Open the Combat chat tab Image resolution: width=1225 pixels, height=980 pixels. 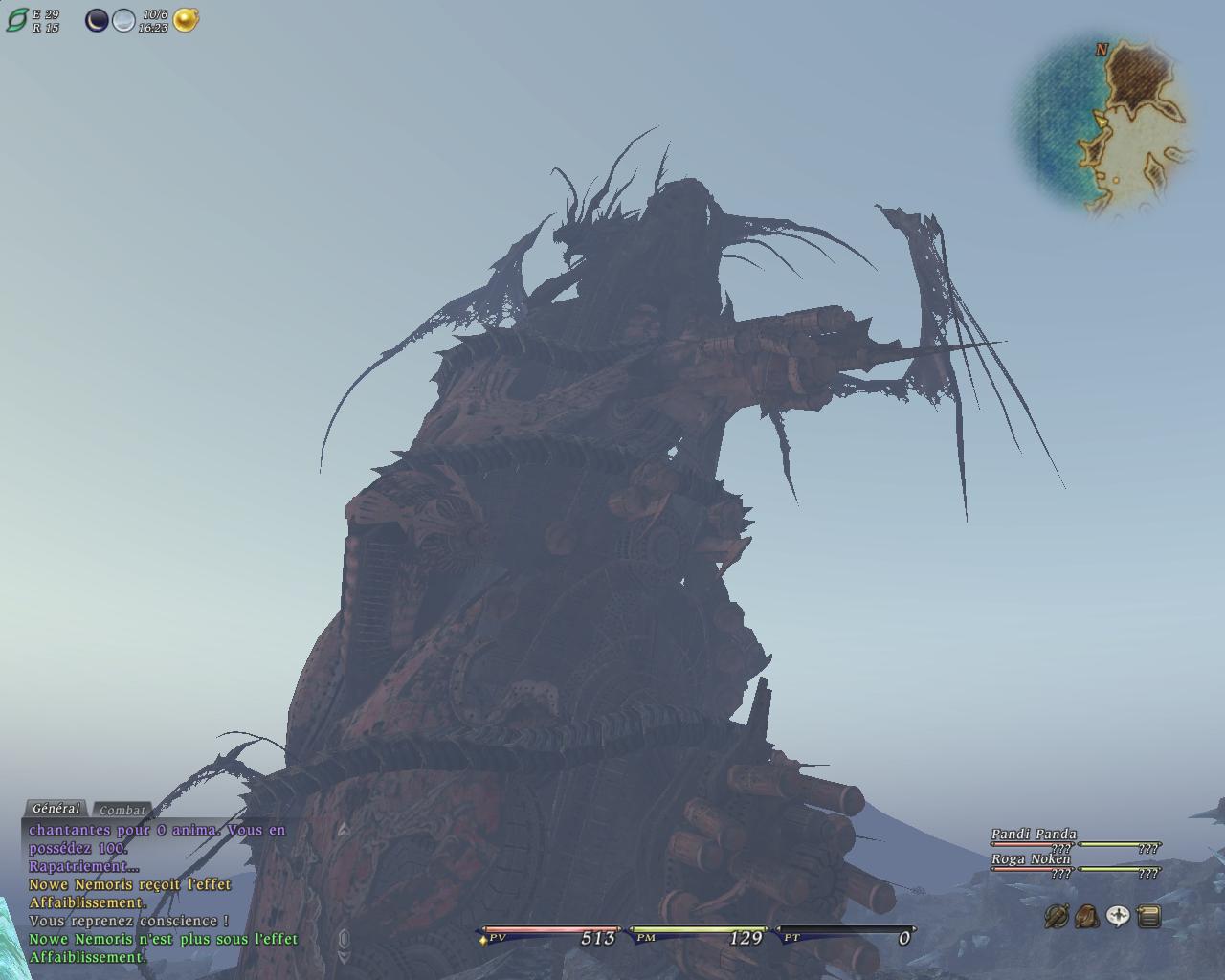click(122, 811)
